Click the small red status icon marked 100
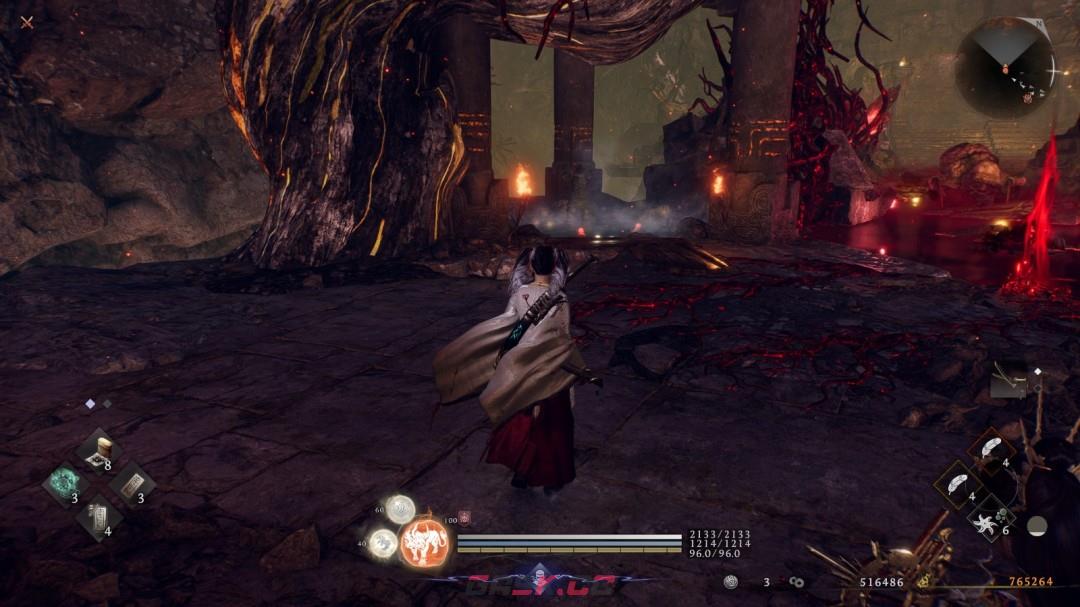 (464, 518)
